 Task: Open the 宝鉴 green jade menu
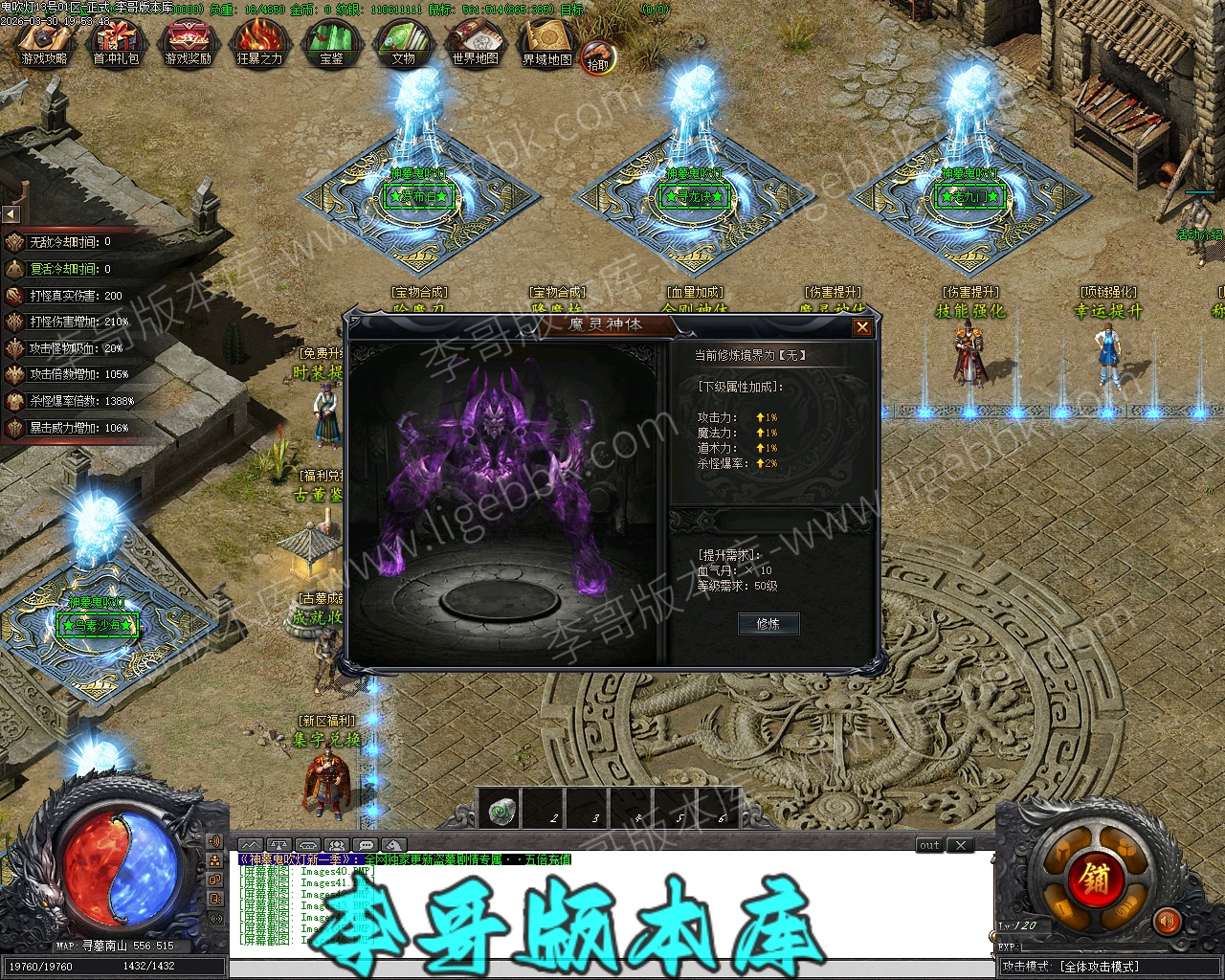(x=331, y=42)
